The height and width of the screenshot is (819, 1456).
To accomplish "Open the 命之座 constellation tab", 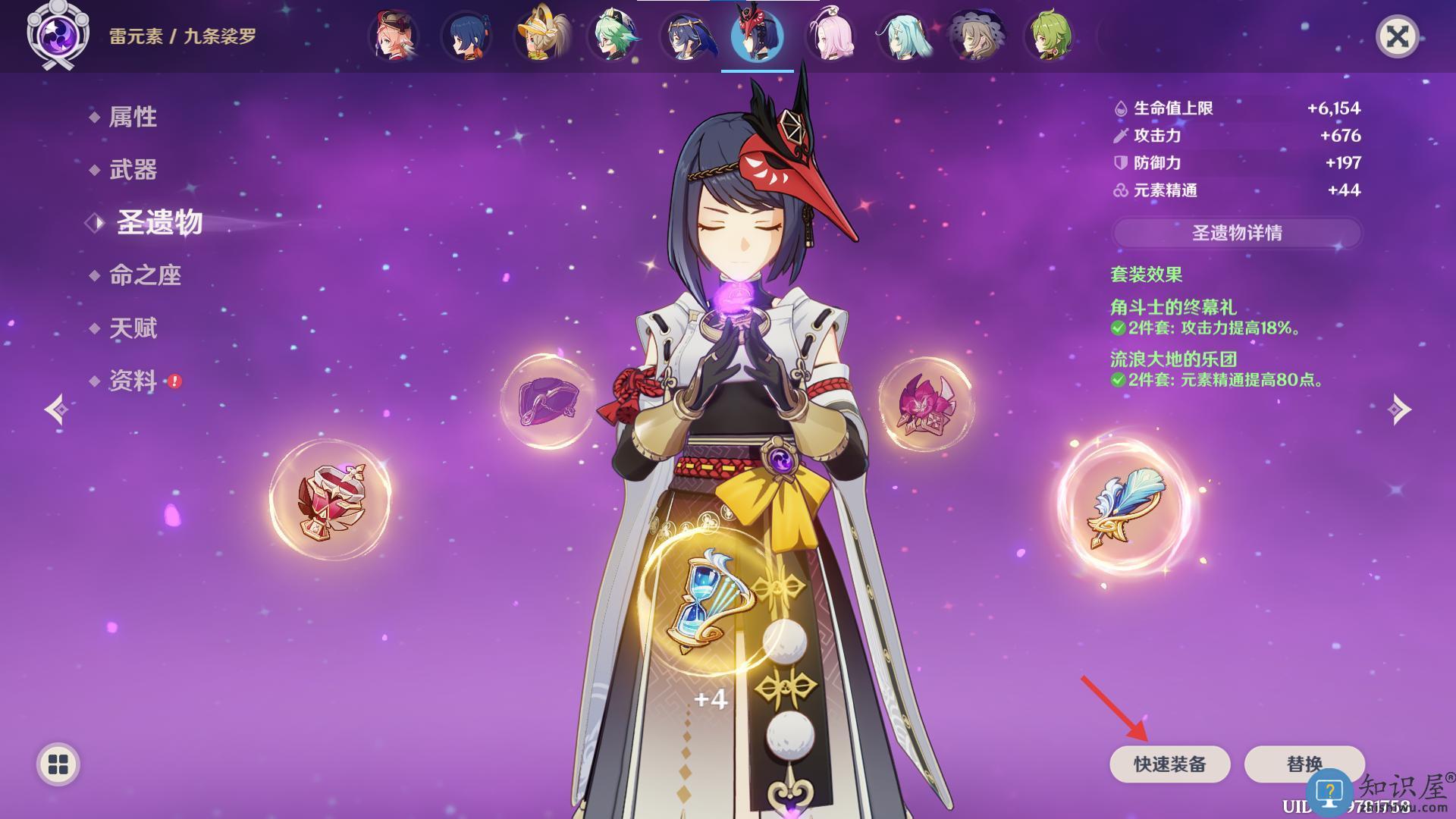I will [145, 275].
